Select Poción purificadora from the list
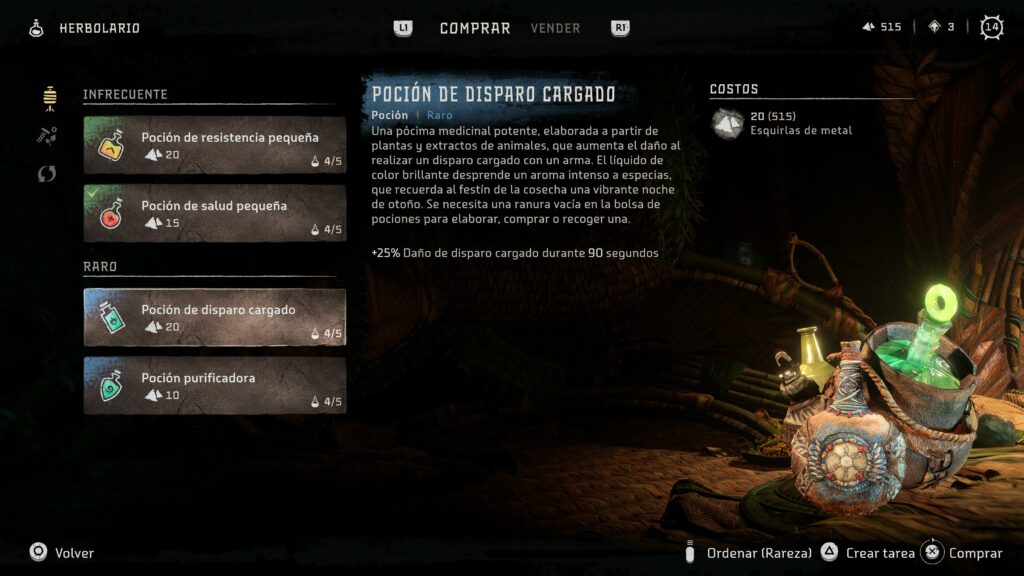The width and height of the screenshot is (1024, 576). coord(215,385)
